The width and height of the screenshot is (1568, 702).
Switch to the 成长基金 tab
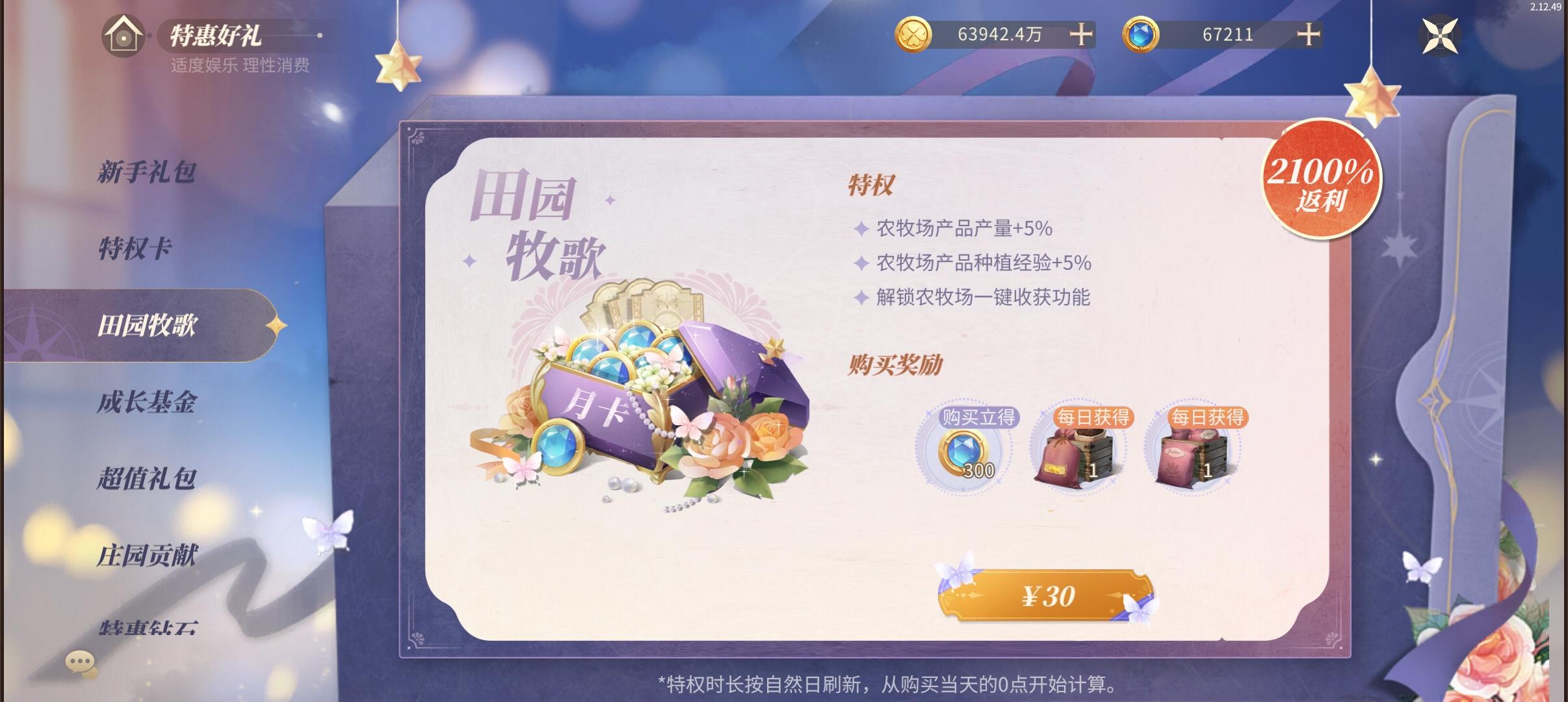[x=148, y=404]
